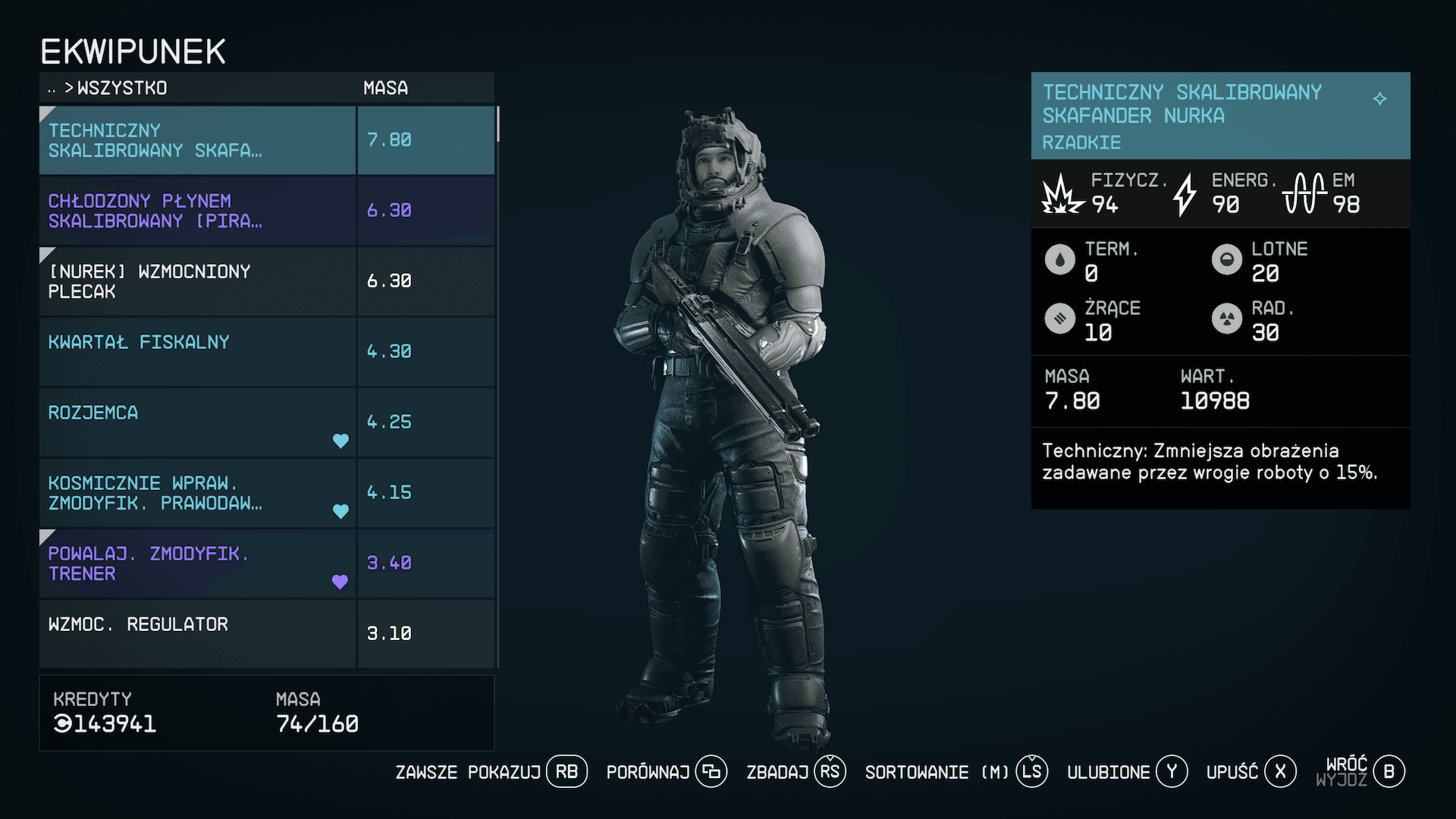Click the inventory list scrollbar

(x=497, y=124)
